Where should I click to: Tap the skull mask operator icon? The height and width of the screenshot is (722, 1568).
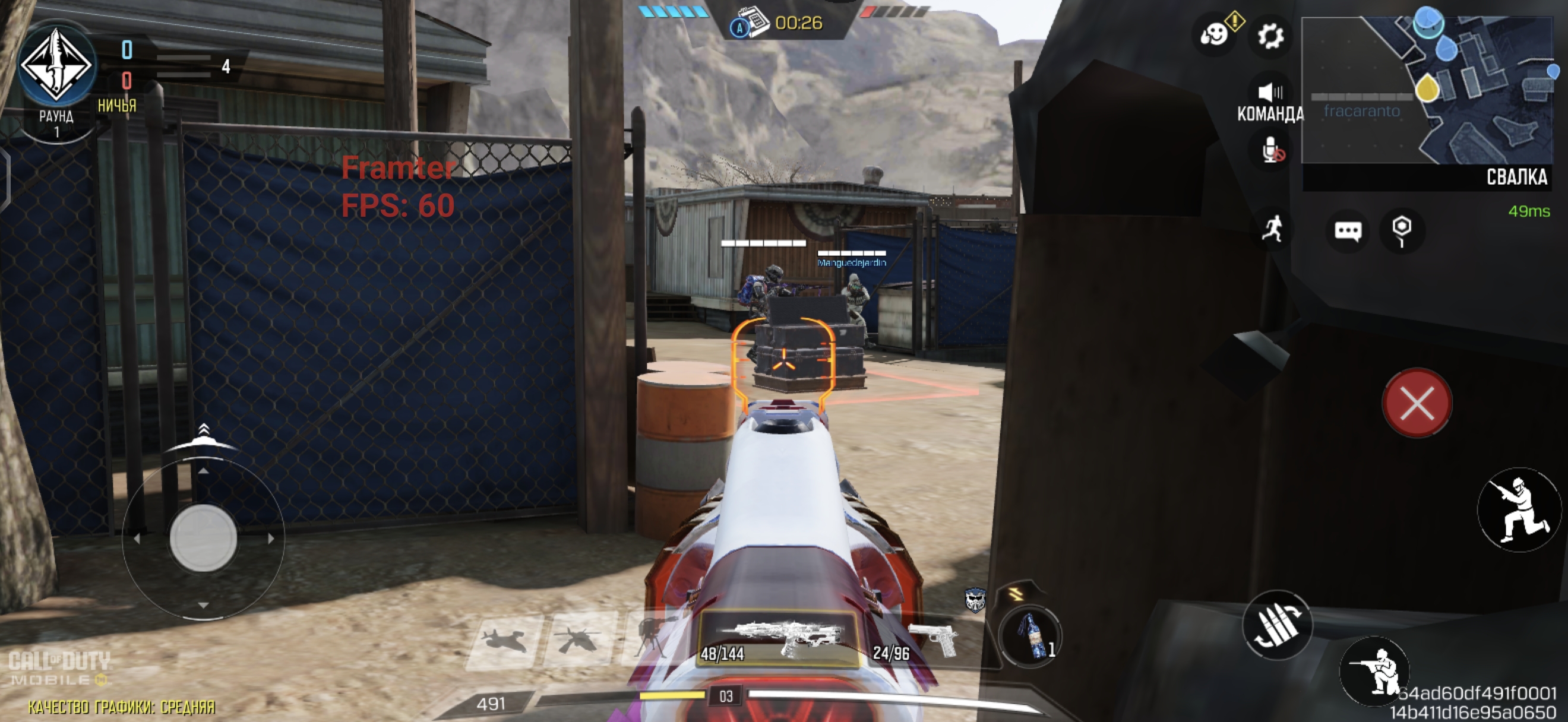[975, 600]
